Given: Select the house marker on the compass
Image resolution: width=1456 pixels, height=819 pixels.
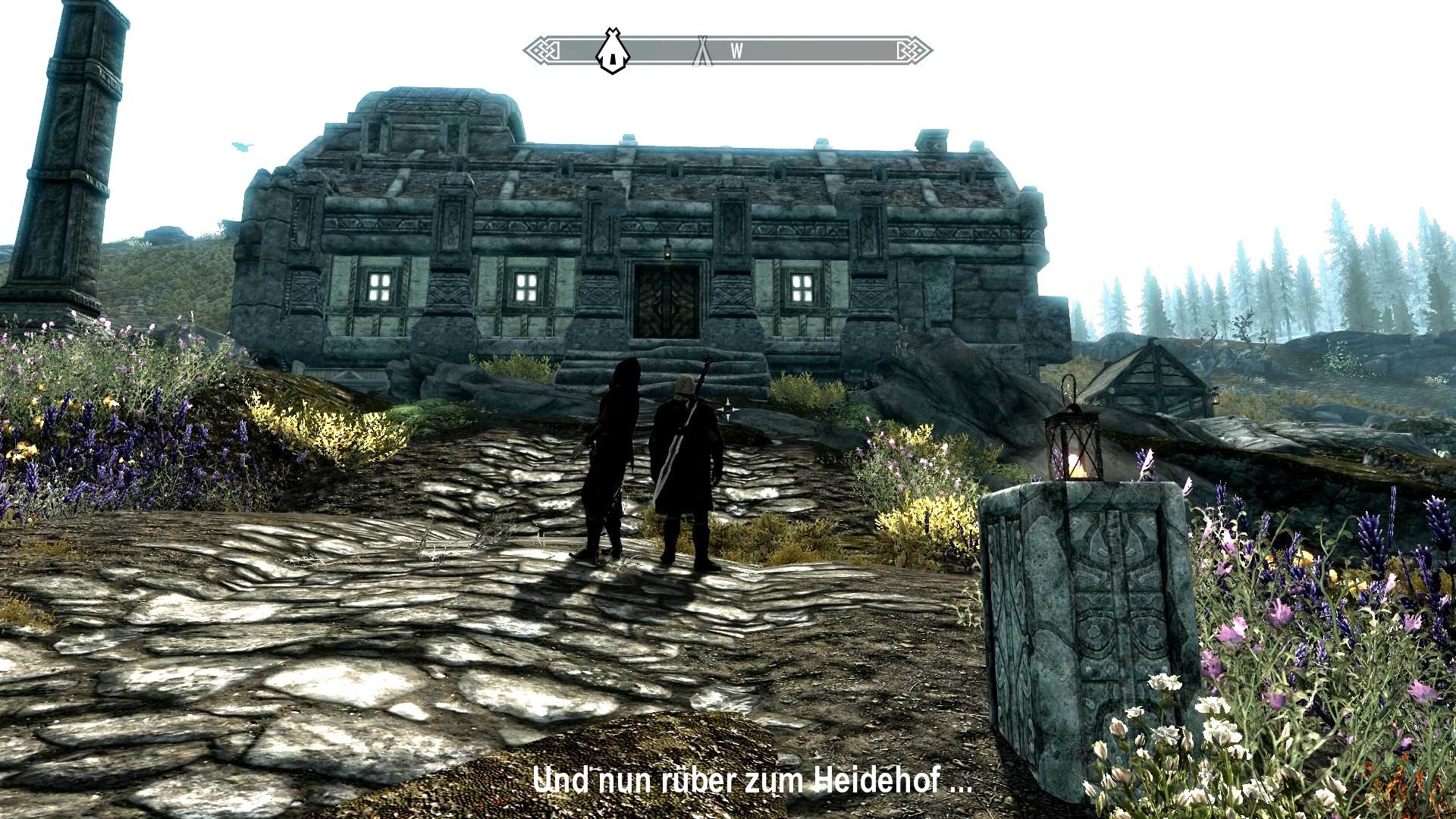Looking at the screenshot, I should click(x=611, y=48).
